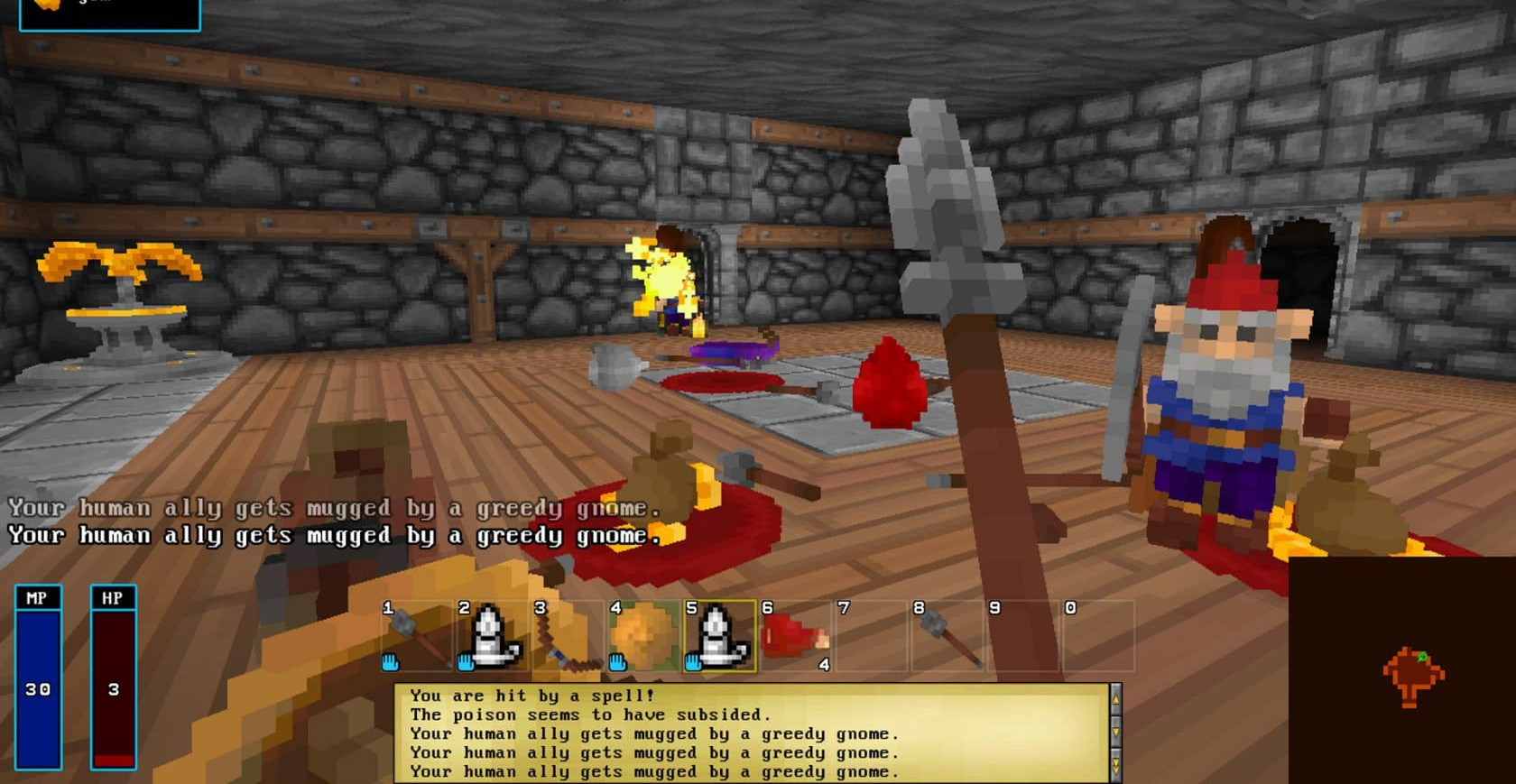Jump to newest messages with double-down arrow
The height and width of the screenshot is (784, 1516).
pyautogui.click(x=1115, y=766)
